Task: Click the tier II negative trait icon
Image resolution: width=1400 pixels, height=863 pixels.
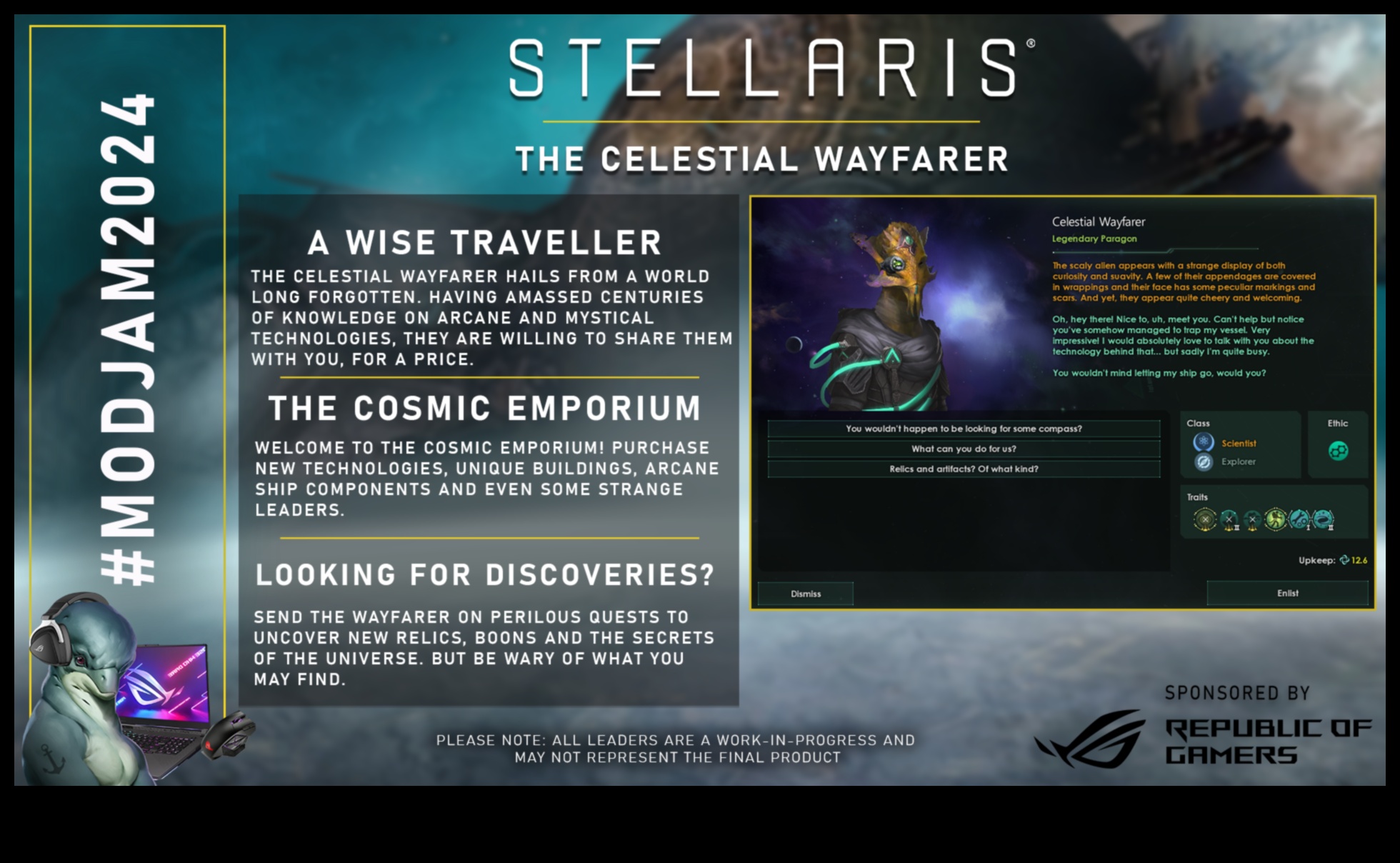Action: (x=1229, y=519)
